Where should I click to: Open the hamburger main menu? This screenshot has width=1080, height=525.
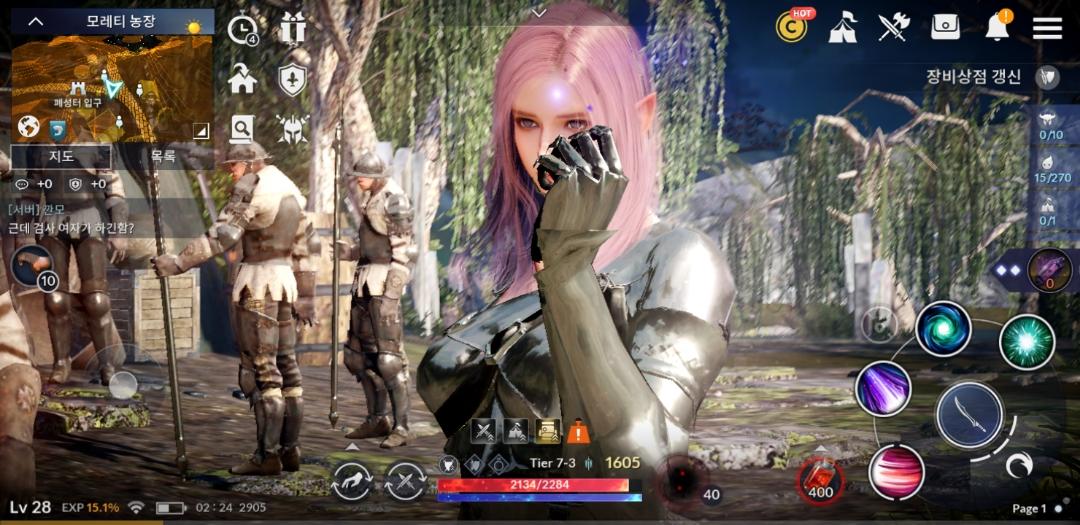(x=1047, y=27)
